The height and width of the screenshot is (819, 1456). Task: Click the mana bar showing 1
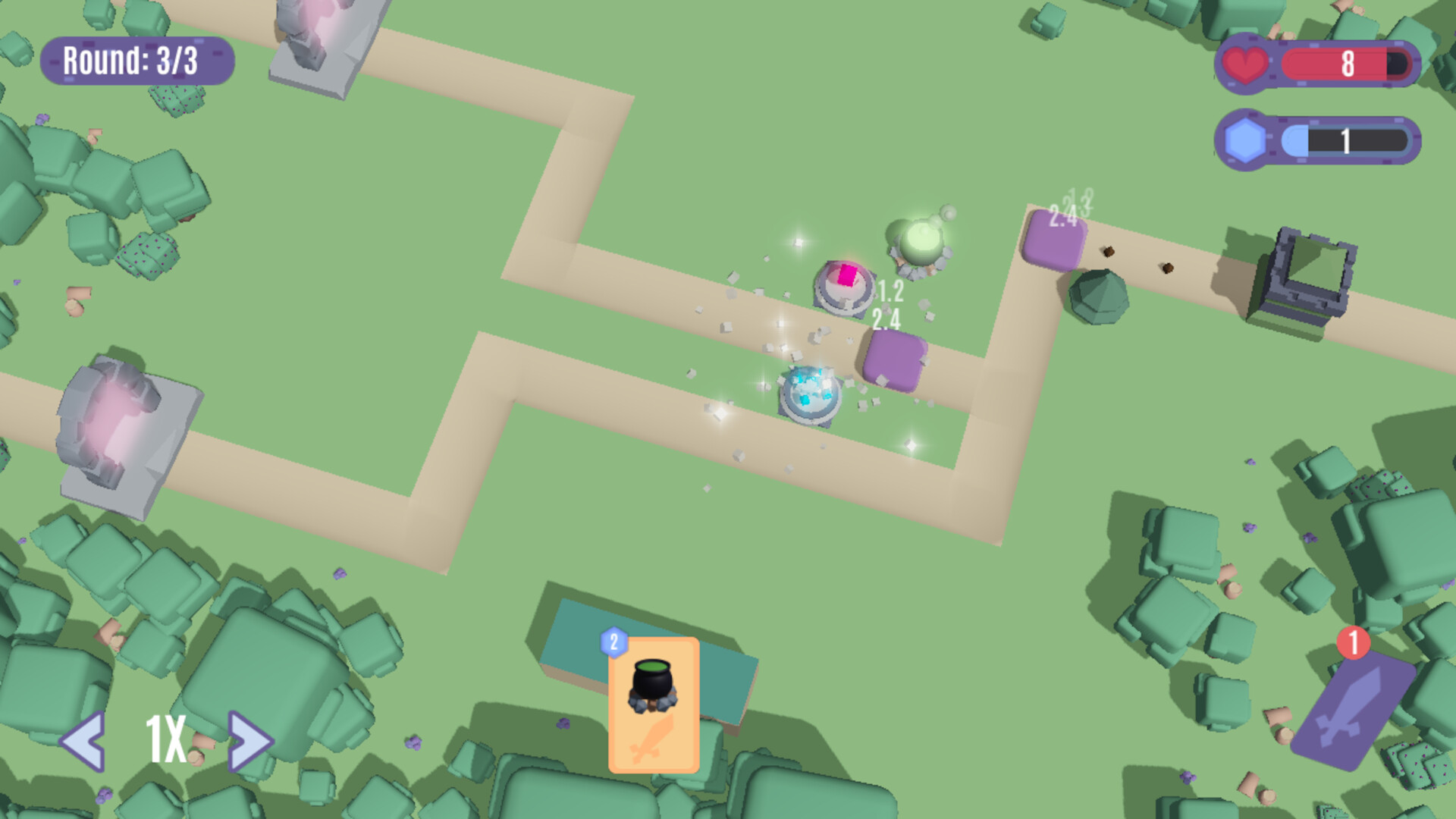pyautogui.click(x=1346, y=140)
